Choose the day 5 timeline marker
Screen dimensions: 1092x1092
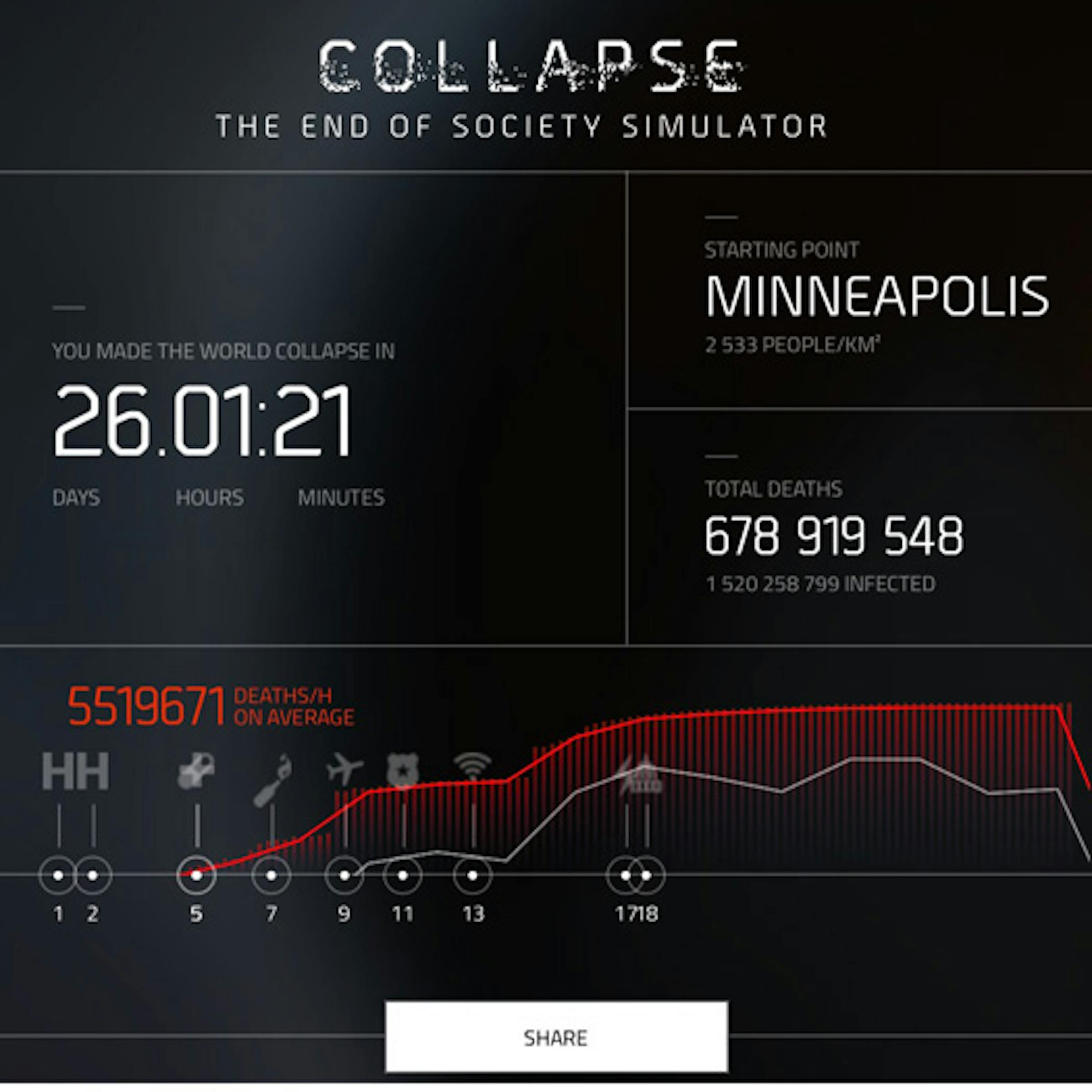coord(196,875)
